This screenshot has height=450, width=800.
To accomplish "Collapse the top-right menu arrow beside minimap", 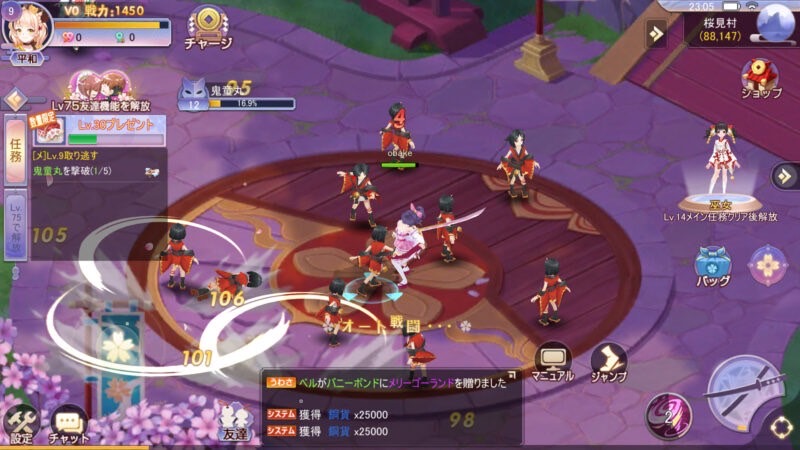I will (x=656, y=33).
